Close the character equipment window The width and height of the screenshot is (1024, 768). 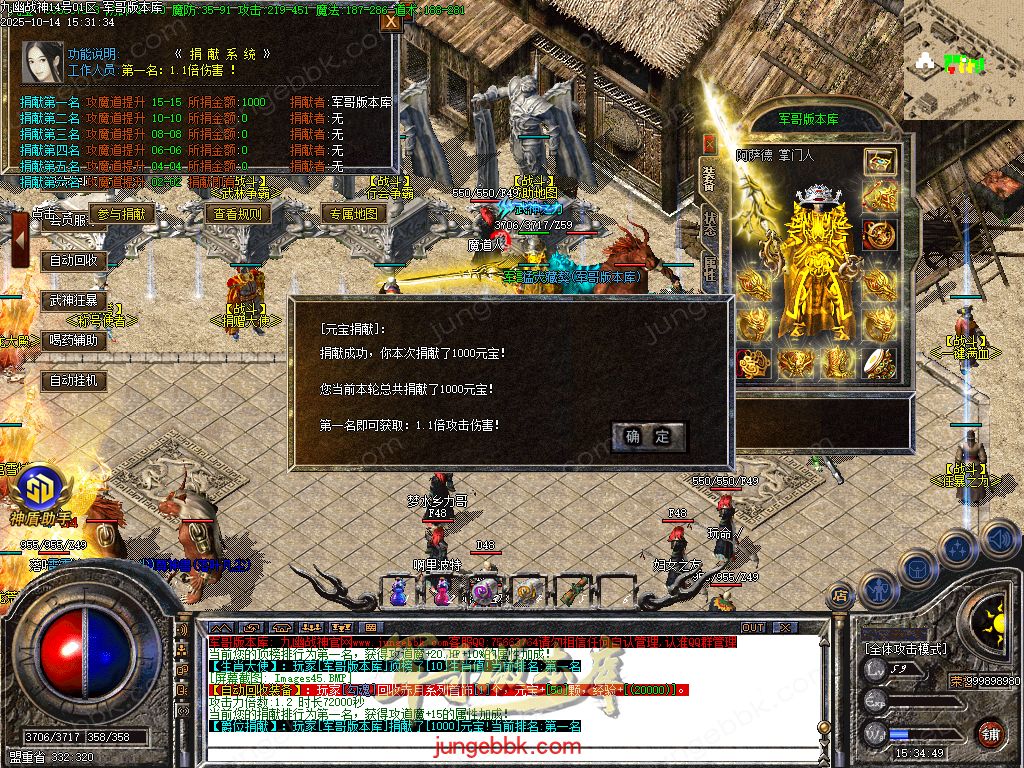[x=709, y=144]
